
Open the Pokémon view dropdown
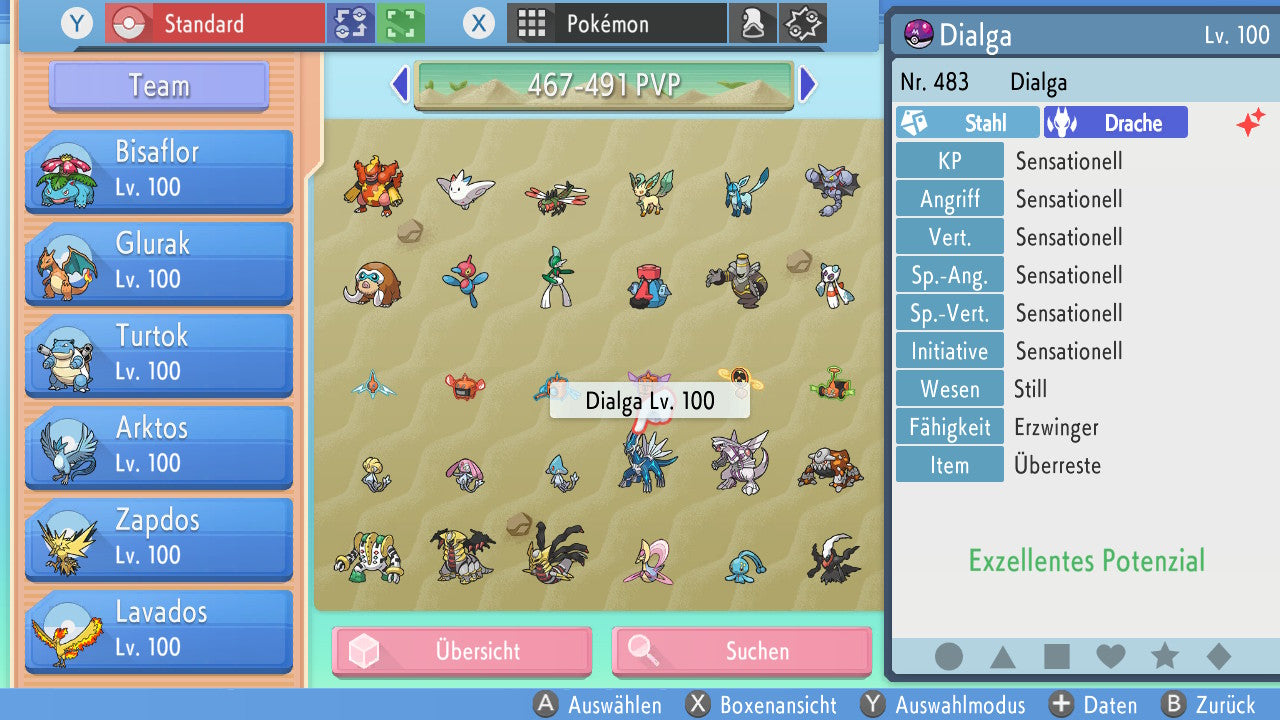pos(616,23)
